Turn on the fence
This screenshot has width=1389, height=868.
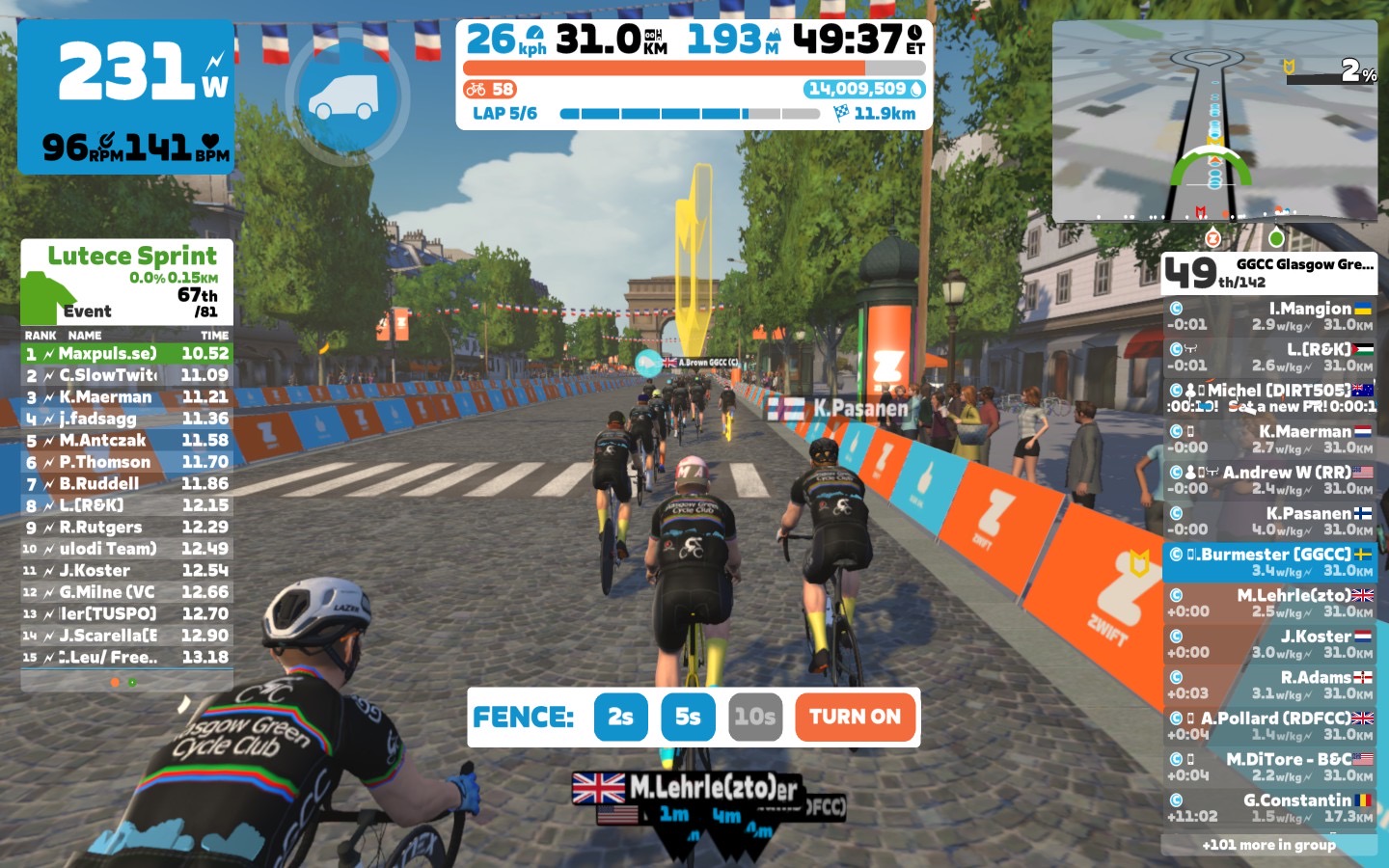[855, 717]
